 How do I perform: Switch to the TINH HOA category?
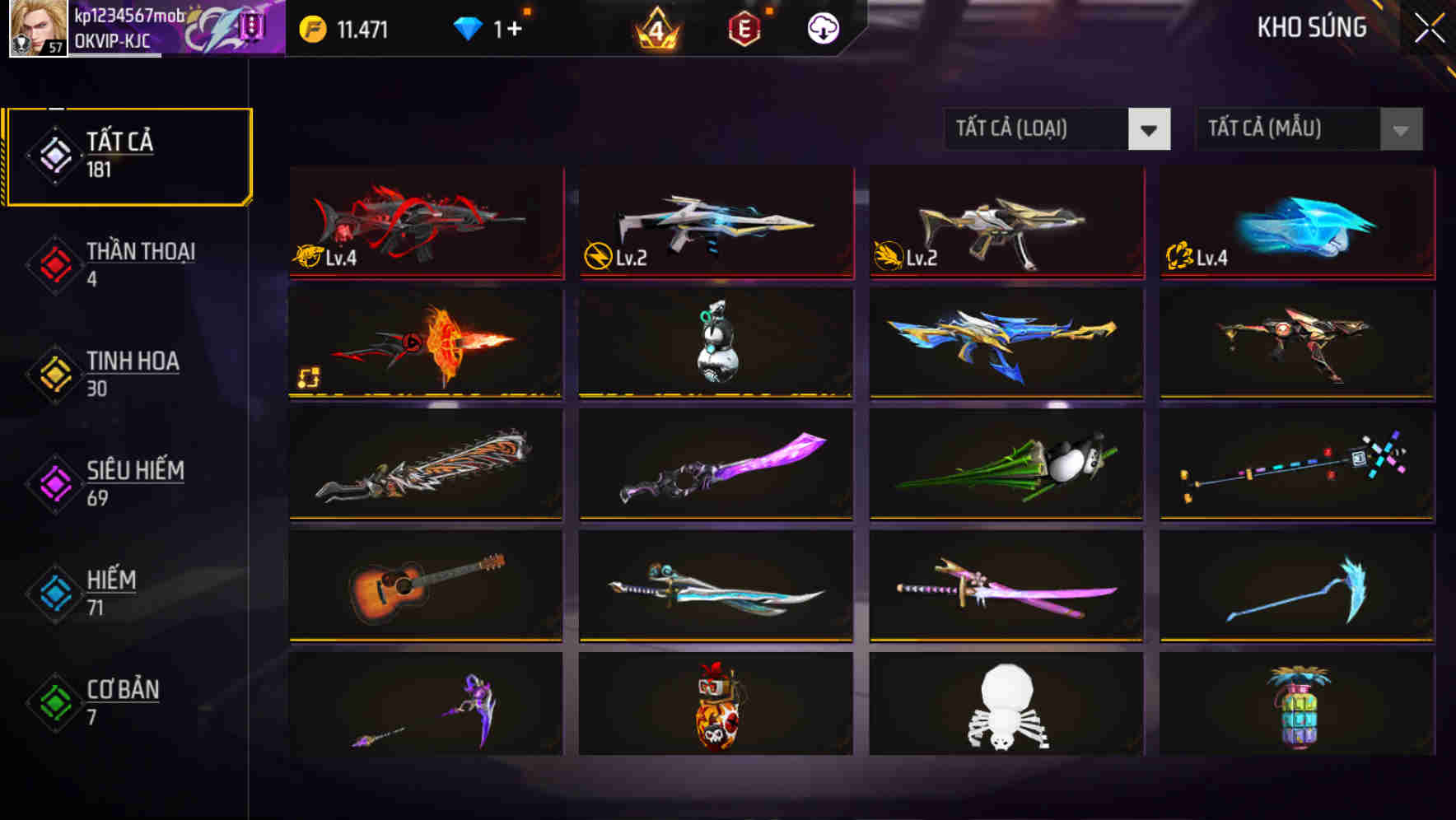coord(132,361)
